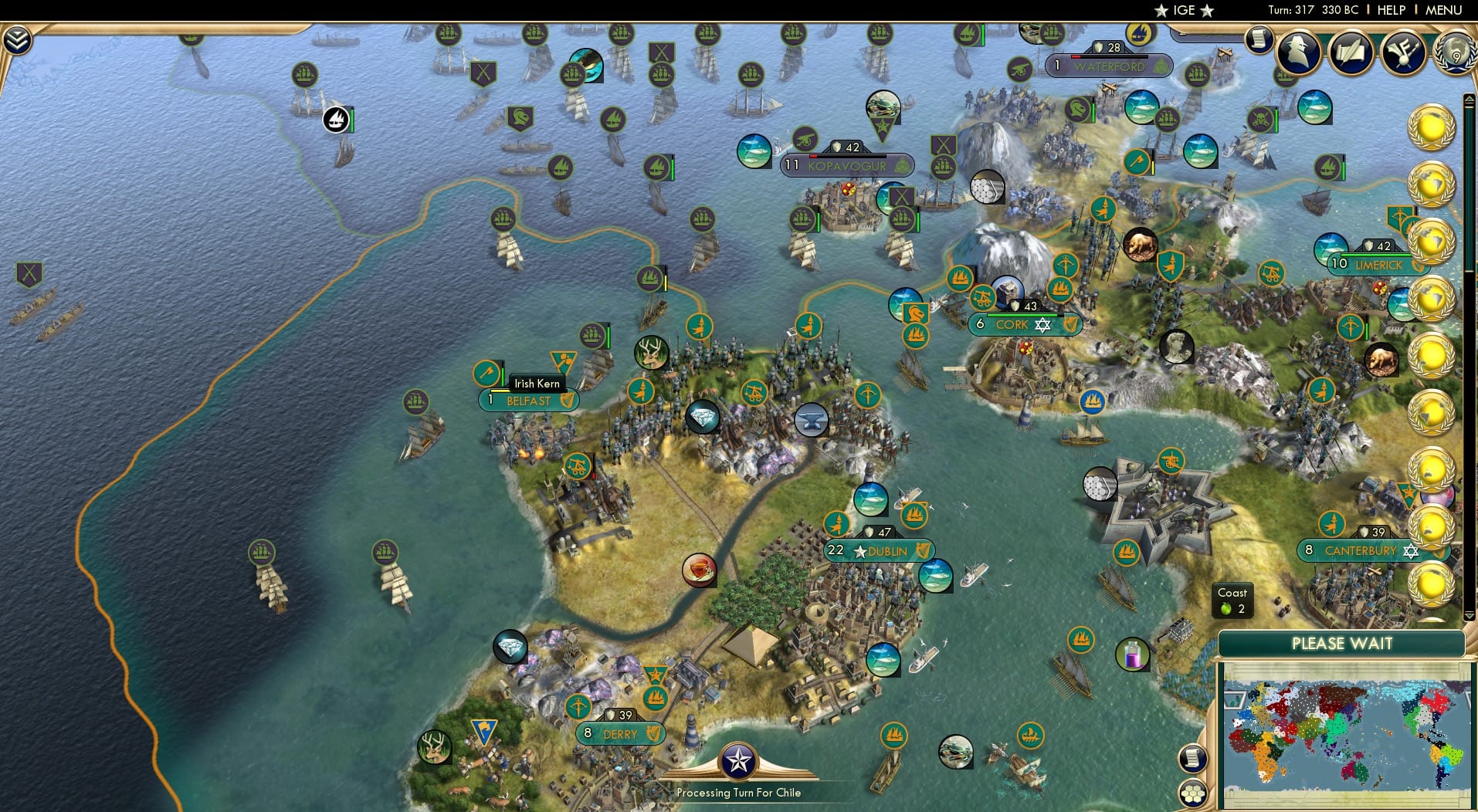
Task: Toggle strategic view with the honeycomb icon
Action: coord(1194,792)
